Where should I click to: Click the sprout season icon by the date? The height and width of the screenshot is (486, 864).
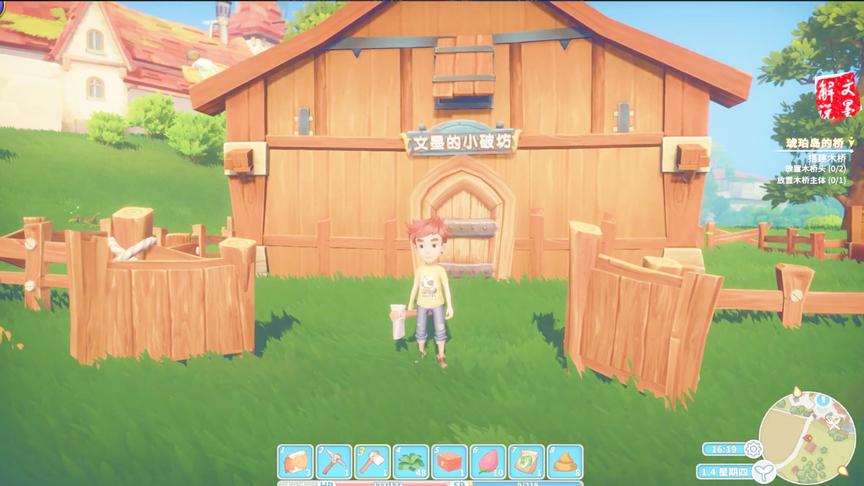[764, 471]
